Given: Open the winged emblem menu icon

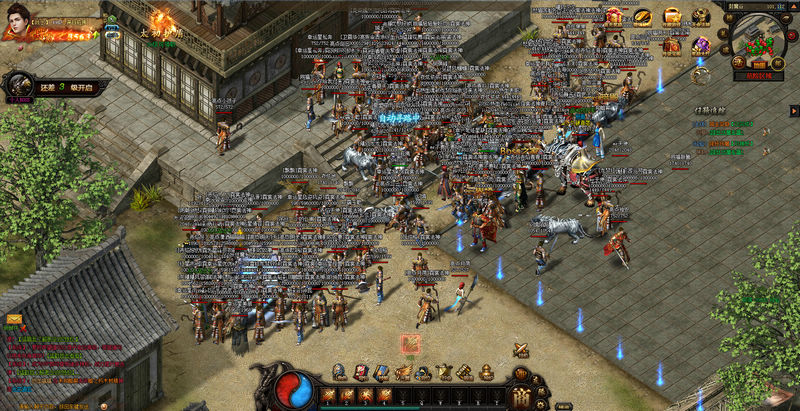Looking at the screenshot, I should (x=403, y=372).
